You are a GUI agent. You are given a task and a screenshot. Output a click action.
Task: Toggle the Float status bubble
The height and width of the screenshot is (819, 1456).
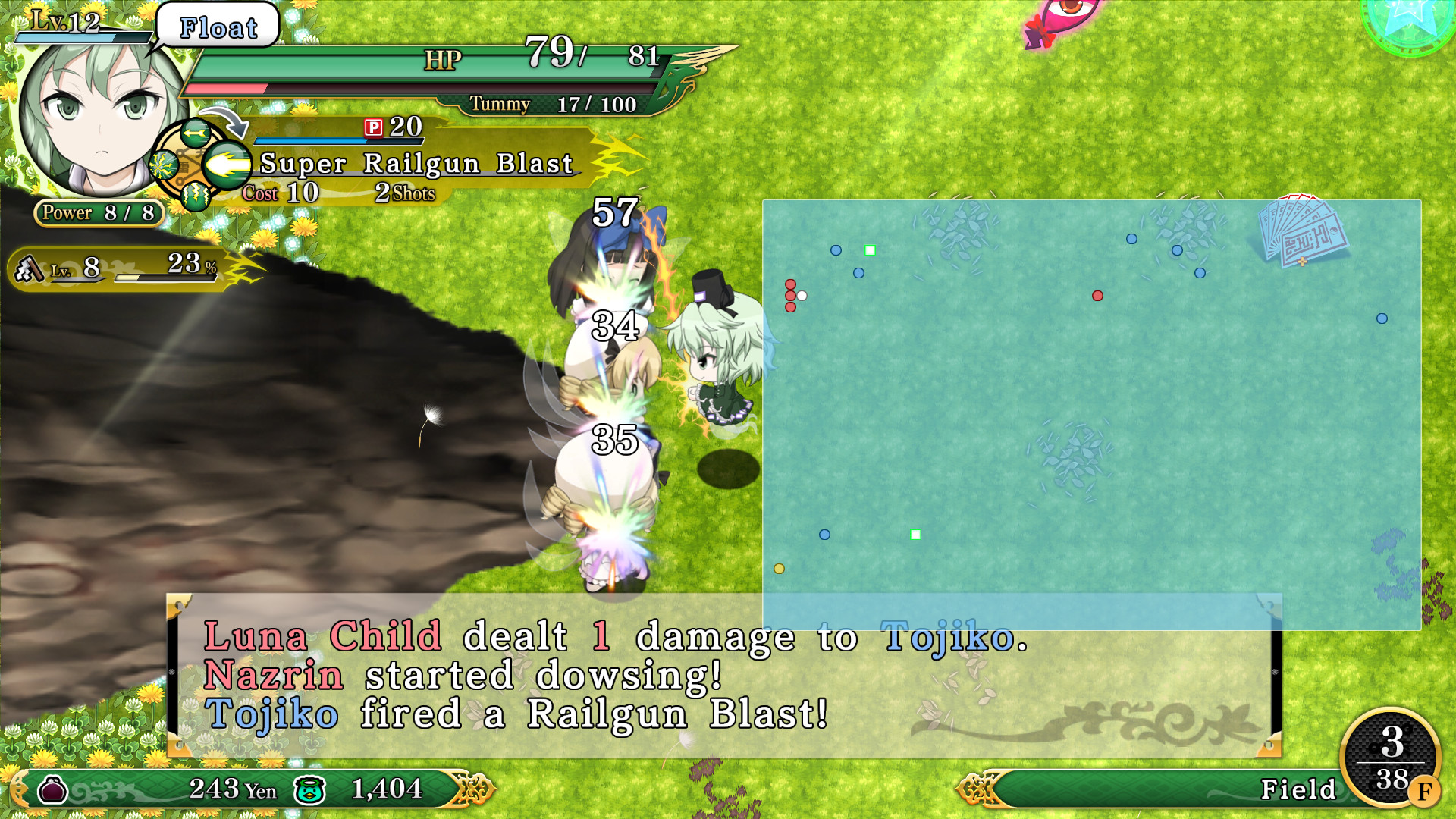click(216, 27)
